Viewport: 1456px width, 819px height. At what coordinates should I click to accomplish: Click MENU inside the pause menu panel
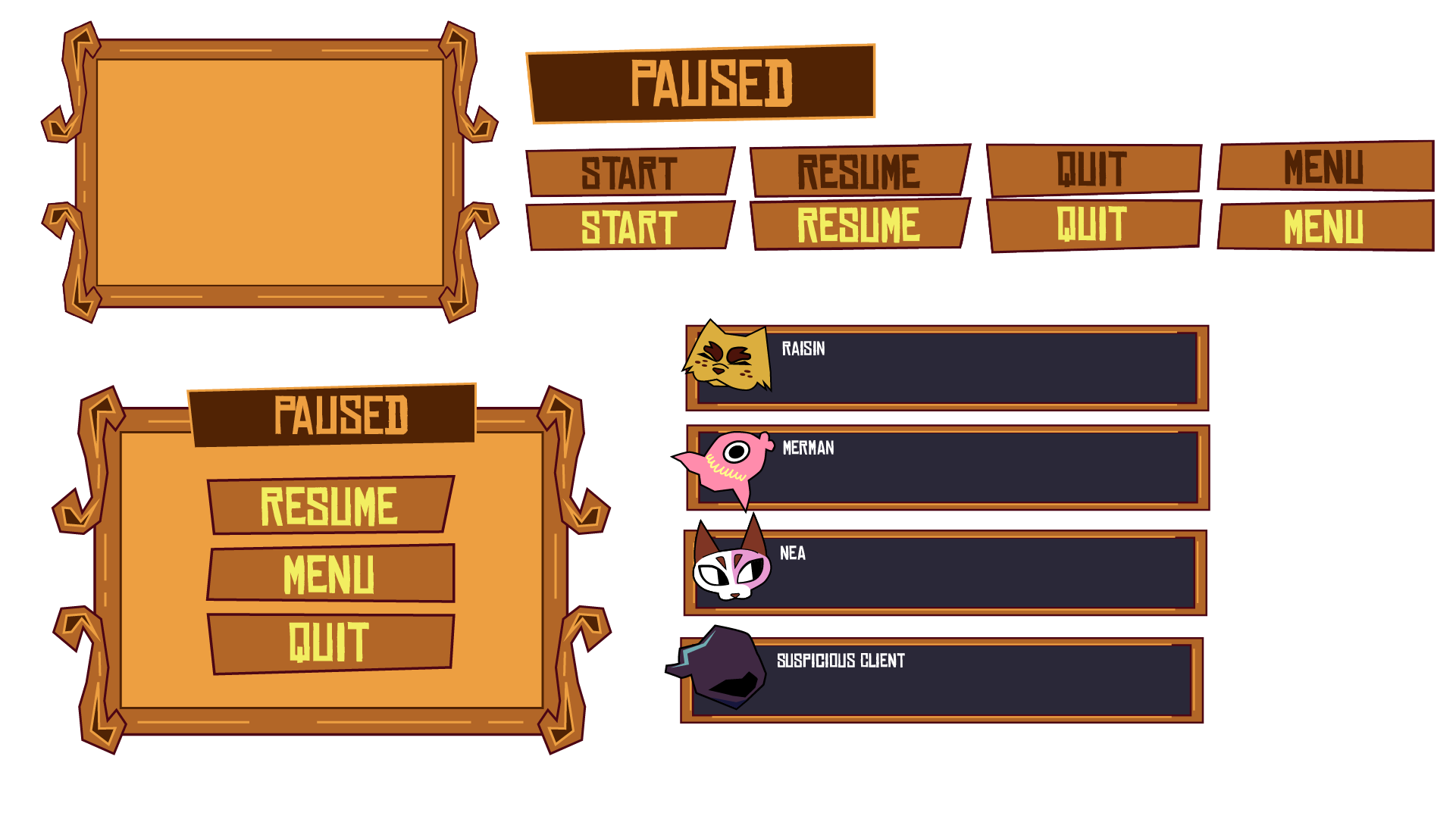(x=329, y=574)
